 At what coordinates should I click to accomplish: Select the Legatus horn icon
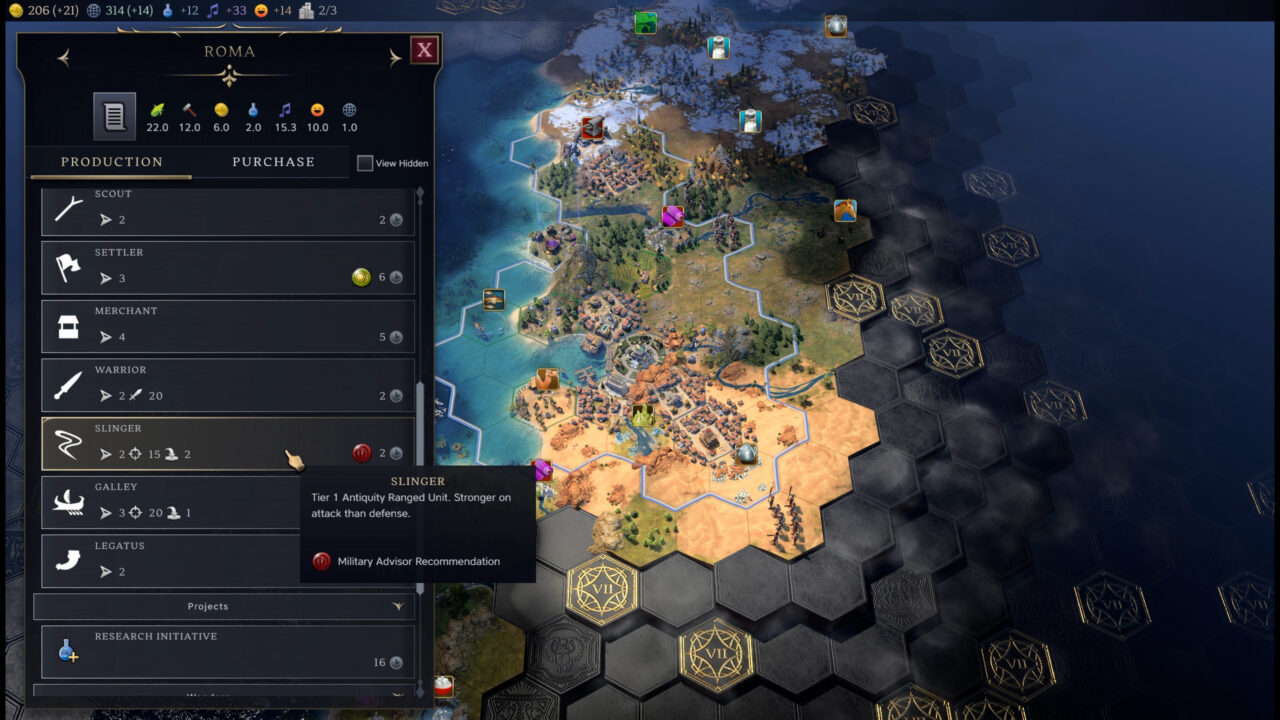(x=68, y=559)
